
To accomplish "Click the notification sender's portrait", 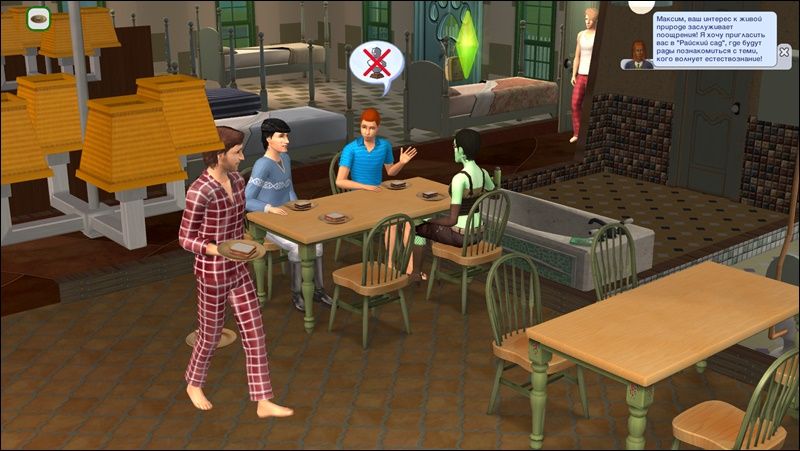I will point(637,55).
